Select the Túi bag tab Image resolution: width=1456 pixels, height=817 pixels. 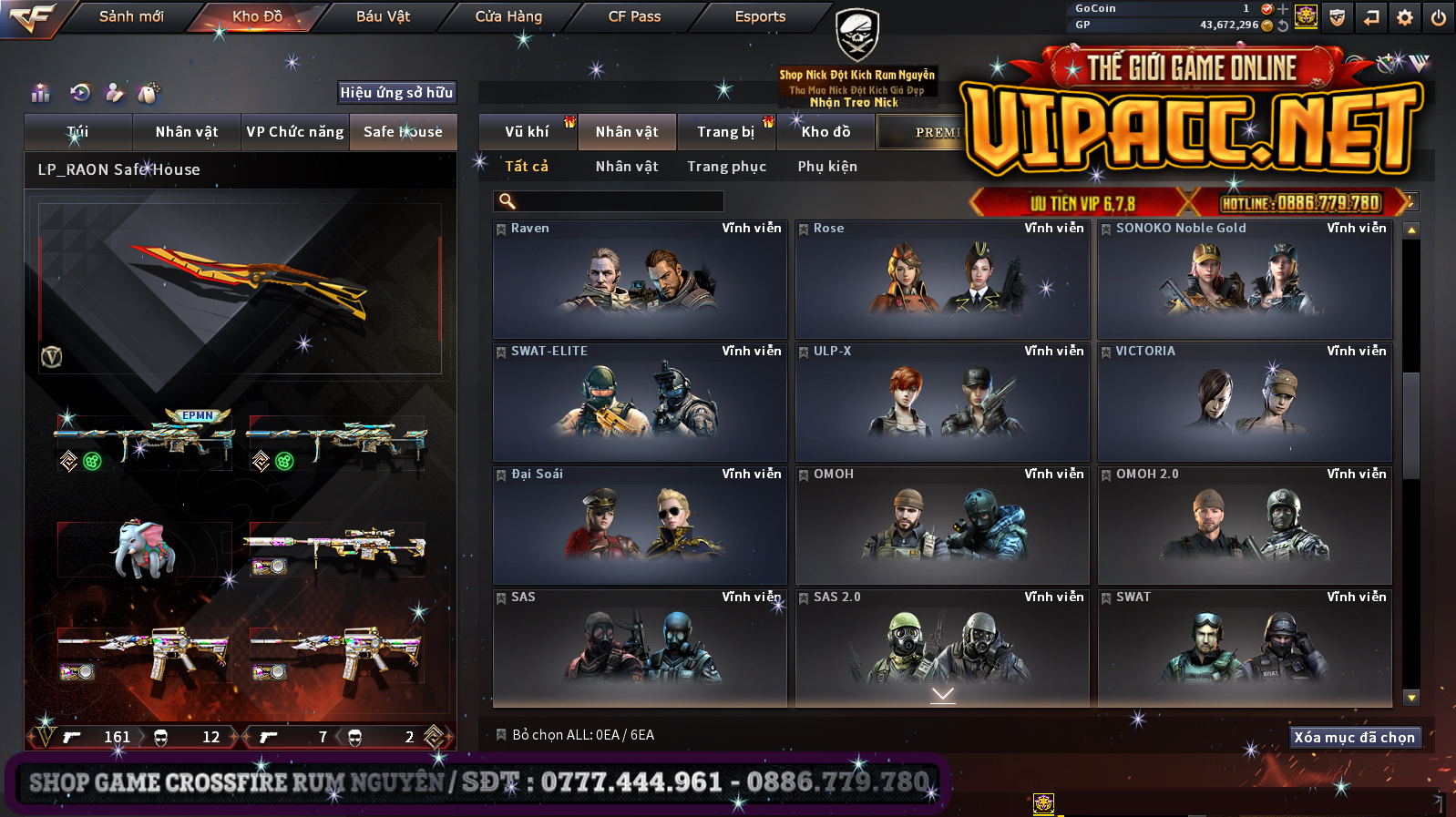[x=78, y=132]
